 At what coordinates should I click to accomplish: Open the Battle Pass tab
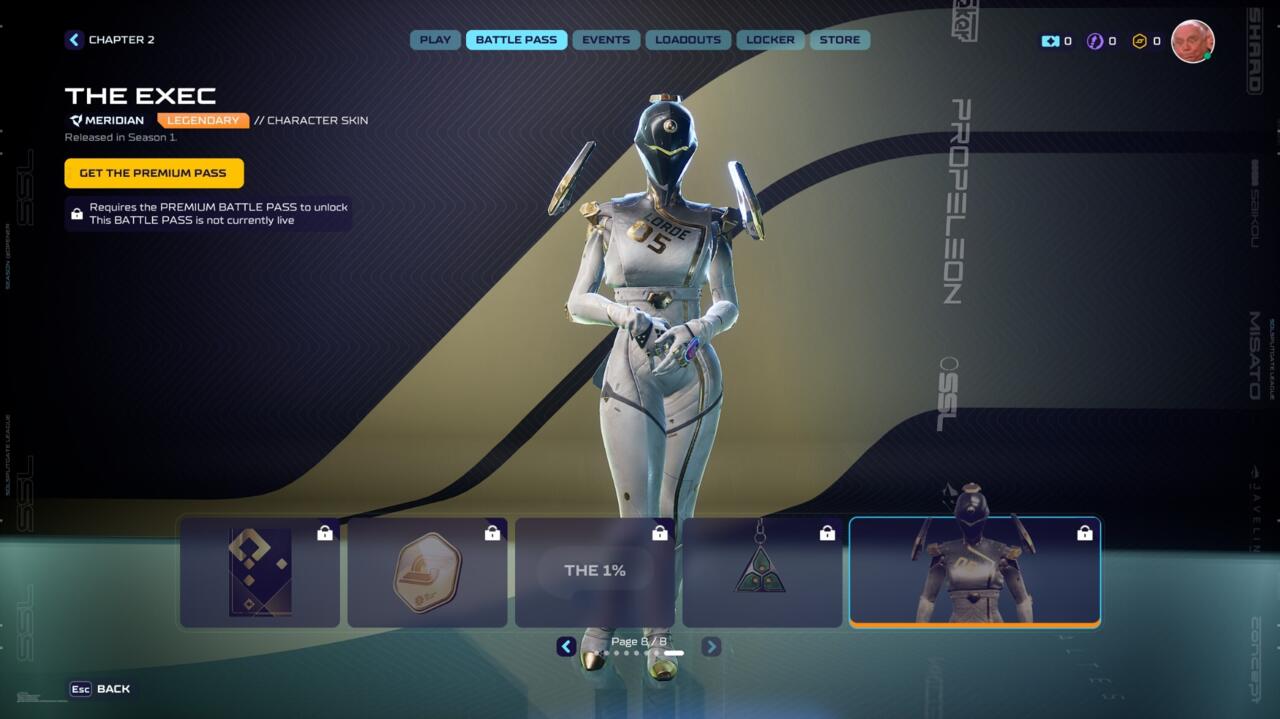pos(516,40)
